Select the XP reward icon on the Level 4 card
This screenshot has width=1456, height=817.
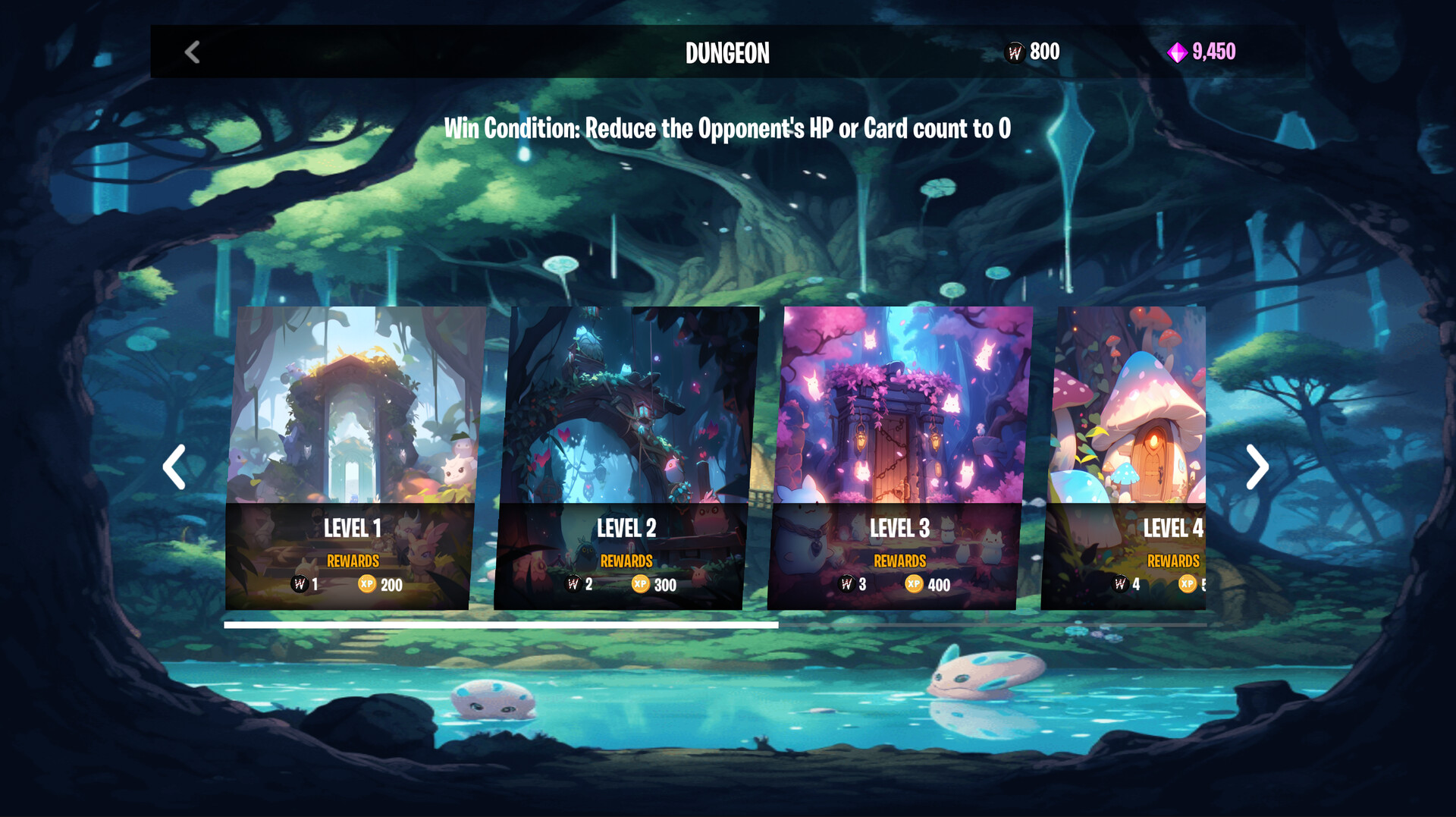(x=1188, y=585)
